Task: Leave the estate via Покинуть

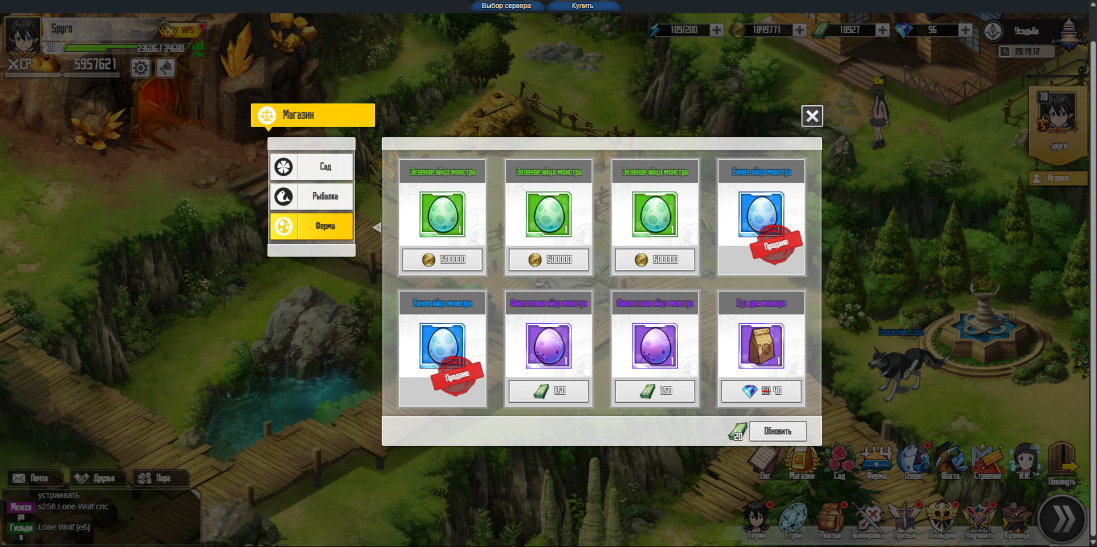Action: tap(1063, 463)
